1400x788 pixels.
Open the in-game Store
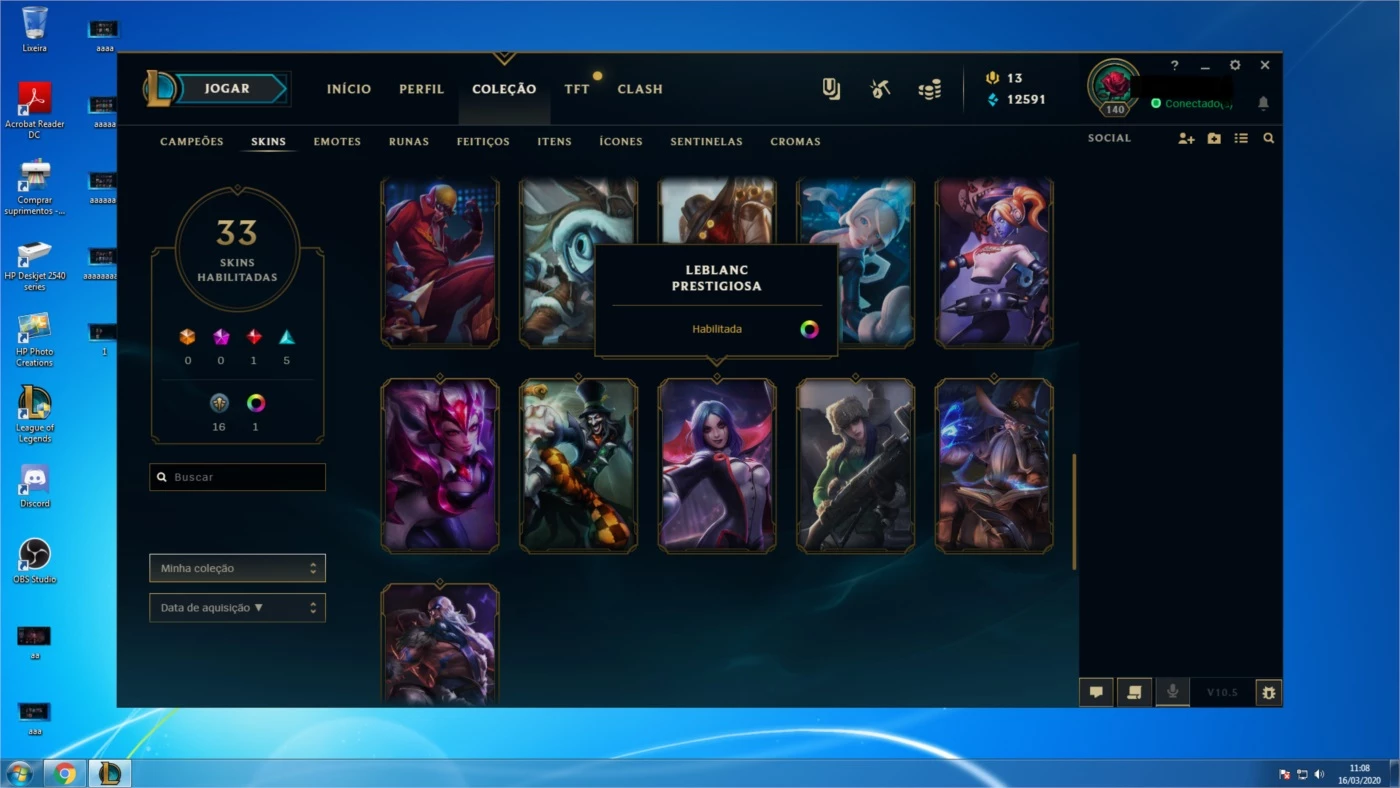[928, 88]
